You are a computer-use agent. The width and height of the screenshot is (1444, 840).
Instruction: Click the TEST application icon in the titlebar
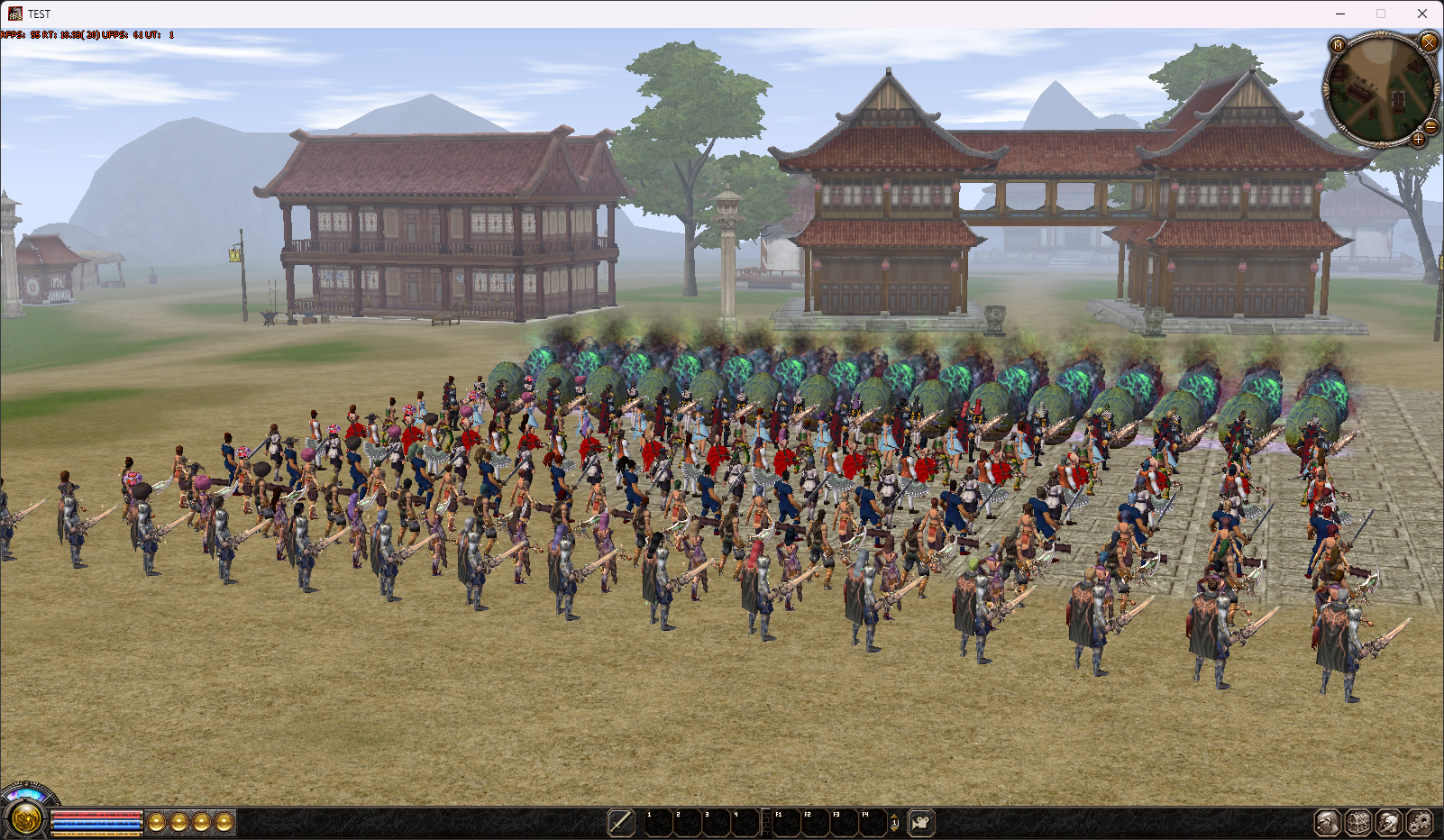click(14, 14)
